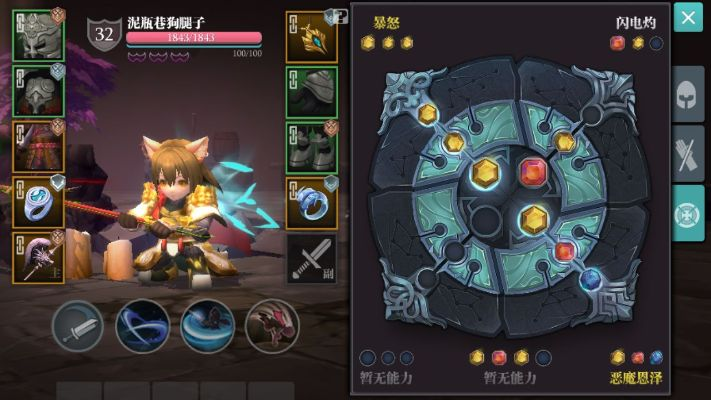711x400 pixels.
Task: Select the dark chest armor slot
Action: (39, 90)
